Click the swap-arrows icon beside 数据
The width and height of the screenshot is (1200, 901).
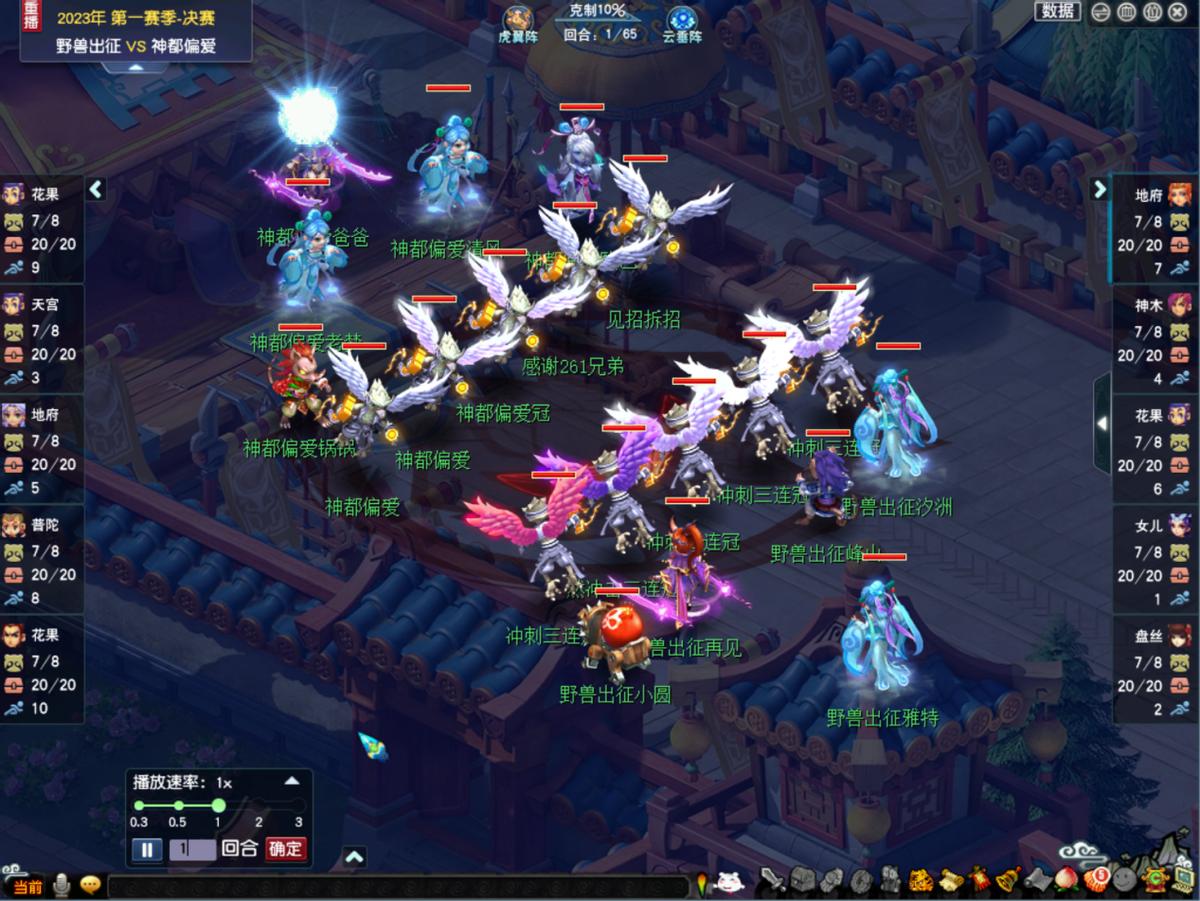pos(1101,12)
